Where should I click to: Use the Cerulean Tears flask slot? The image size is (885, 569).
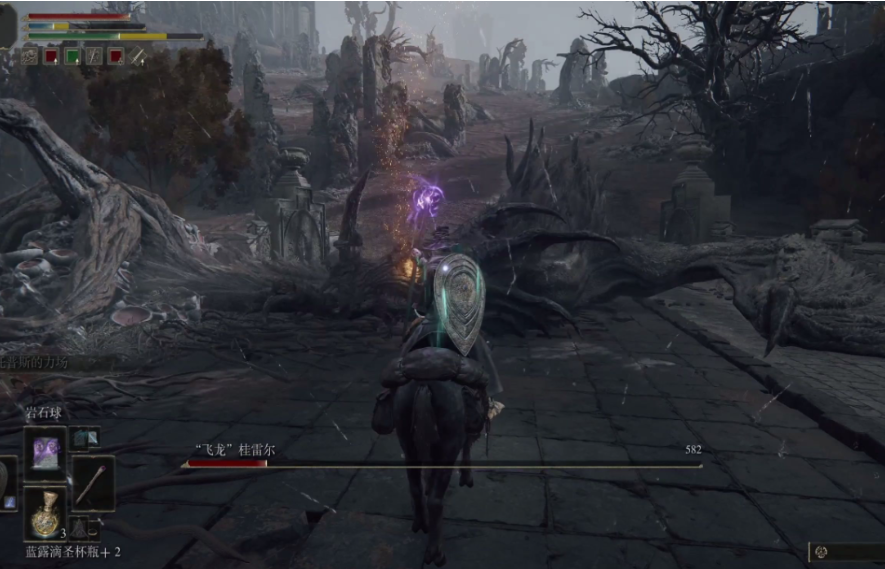pyautogui.click(x=46, y=514)
